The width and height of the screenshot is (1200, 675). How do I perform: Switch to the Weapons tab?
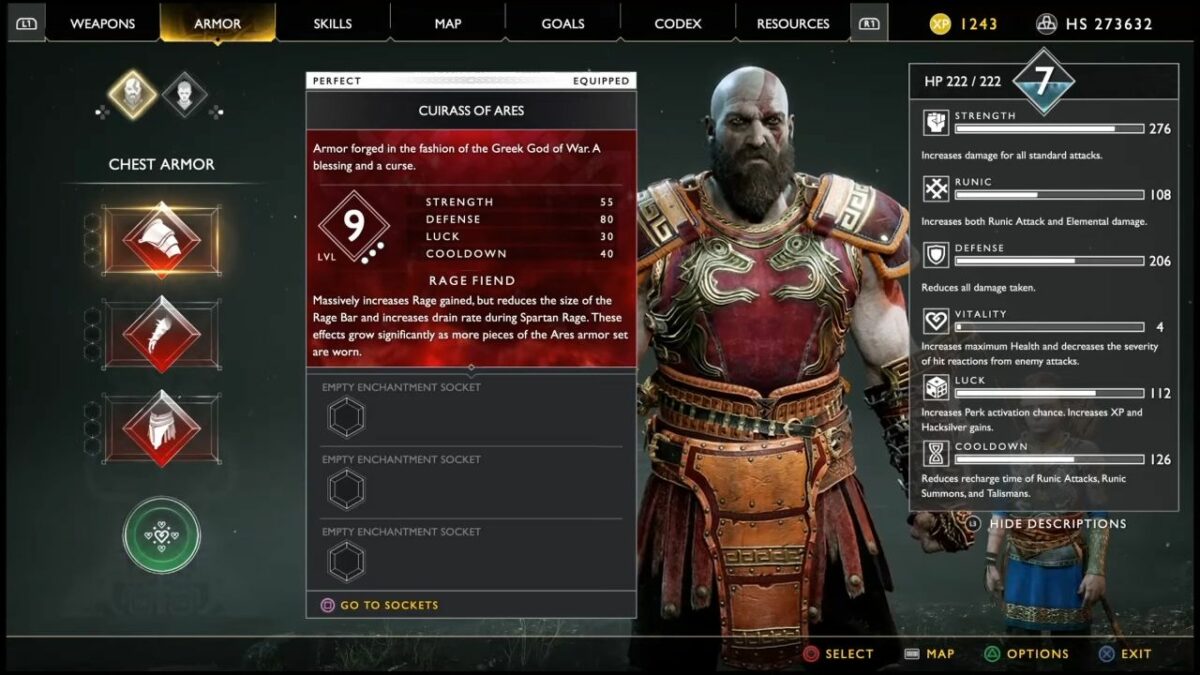[x=102, y=23]
